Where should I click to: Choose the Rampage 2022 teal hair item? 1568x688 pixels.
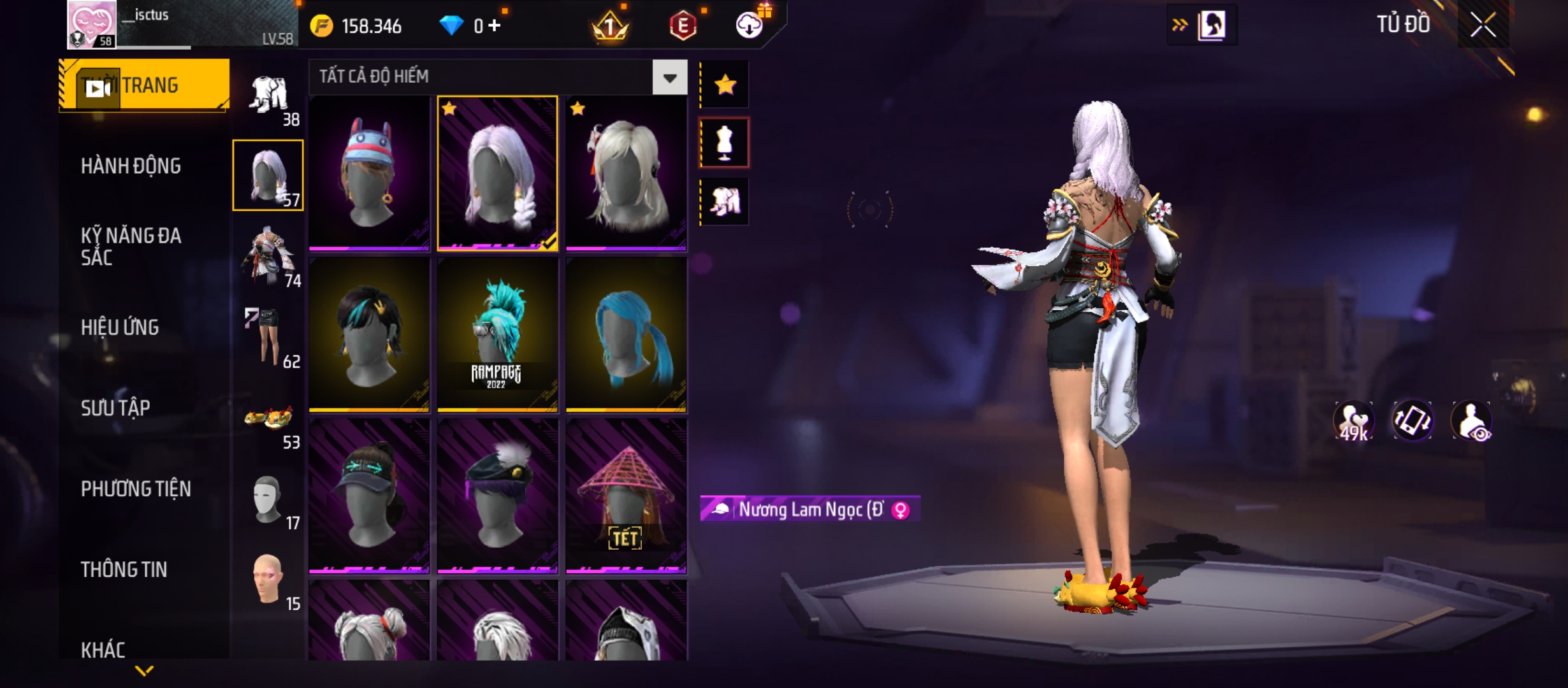497,334
